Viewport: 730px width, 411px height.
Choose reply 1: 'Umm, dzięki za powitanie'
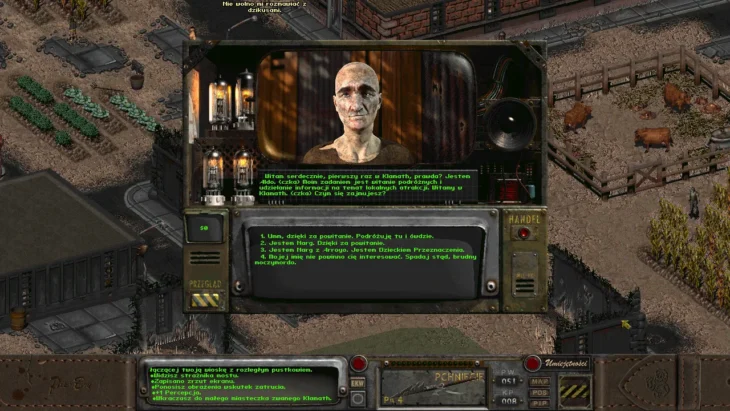click(332, 237)
